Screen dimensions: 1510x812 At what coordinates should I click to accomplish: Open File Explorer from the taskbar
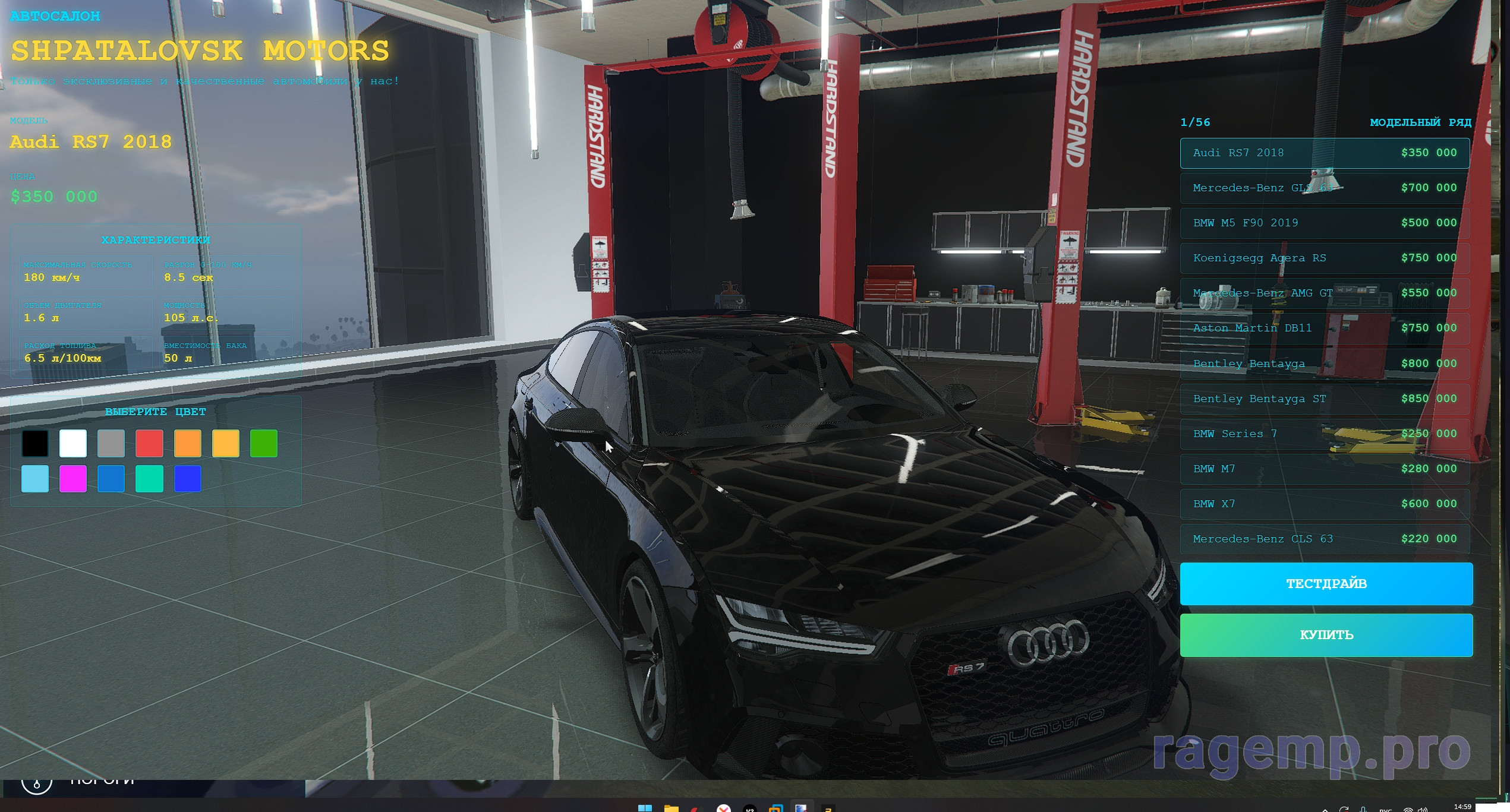pyautogui.click(x=671, y=808)
